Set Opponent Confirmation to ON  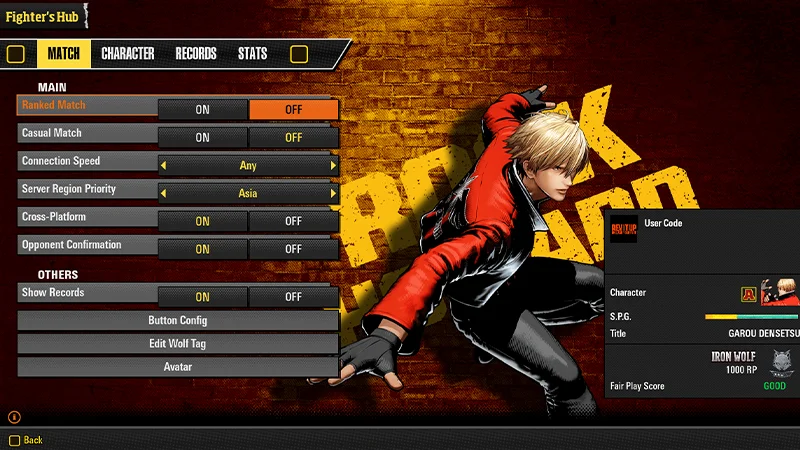point(202,249)
